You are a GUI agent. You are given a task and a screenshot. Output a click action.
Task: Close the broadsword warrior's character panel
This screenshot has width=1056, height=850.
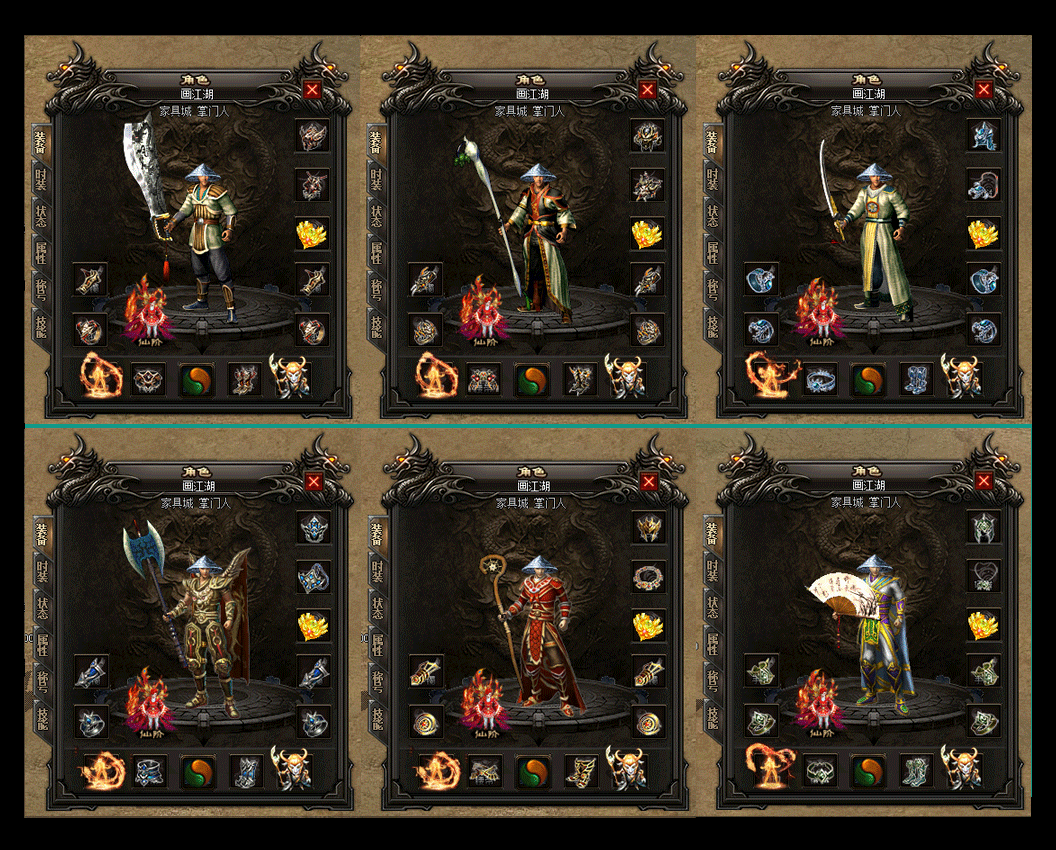[x=312, y=89]
